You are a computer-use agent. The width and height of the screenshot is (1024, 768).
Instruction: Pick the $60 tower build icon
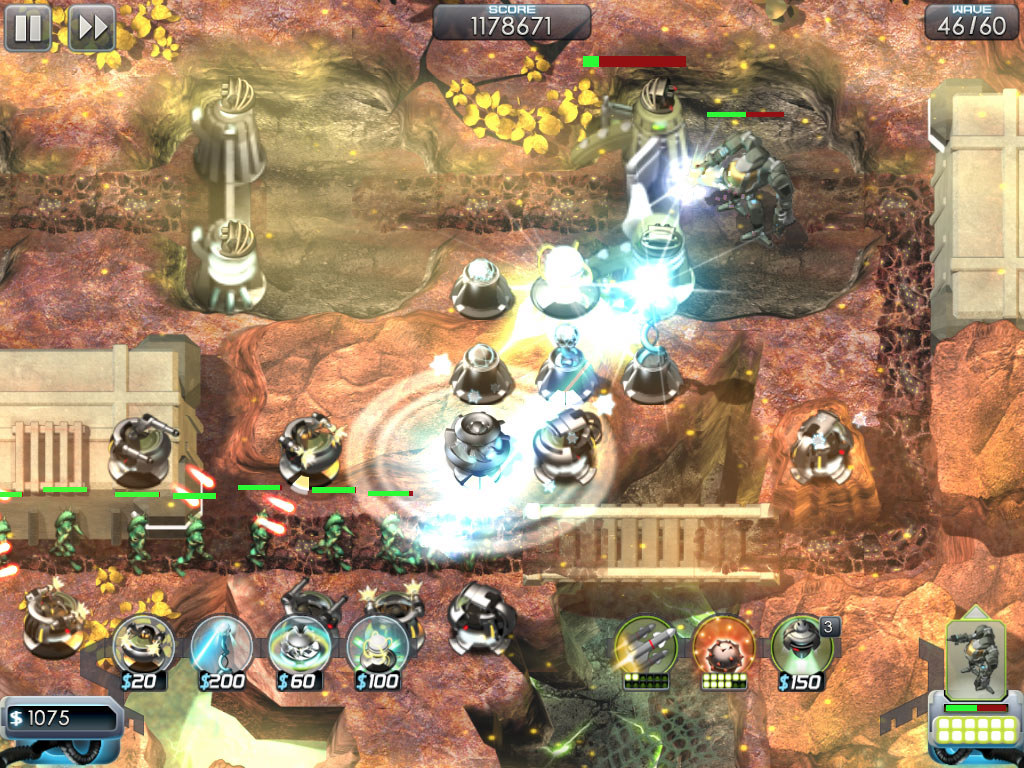tap(299, 645)
